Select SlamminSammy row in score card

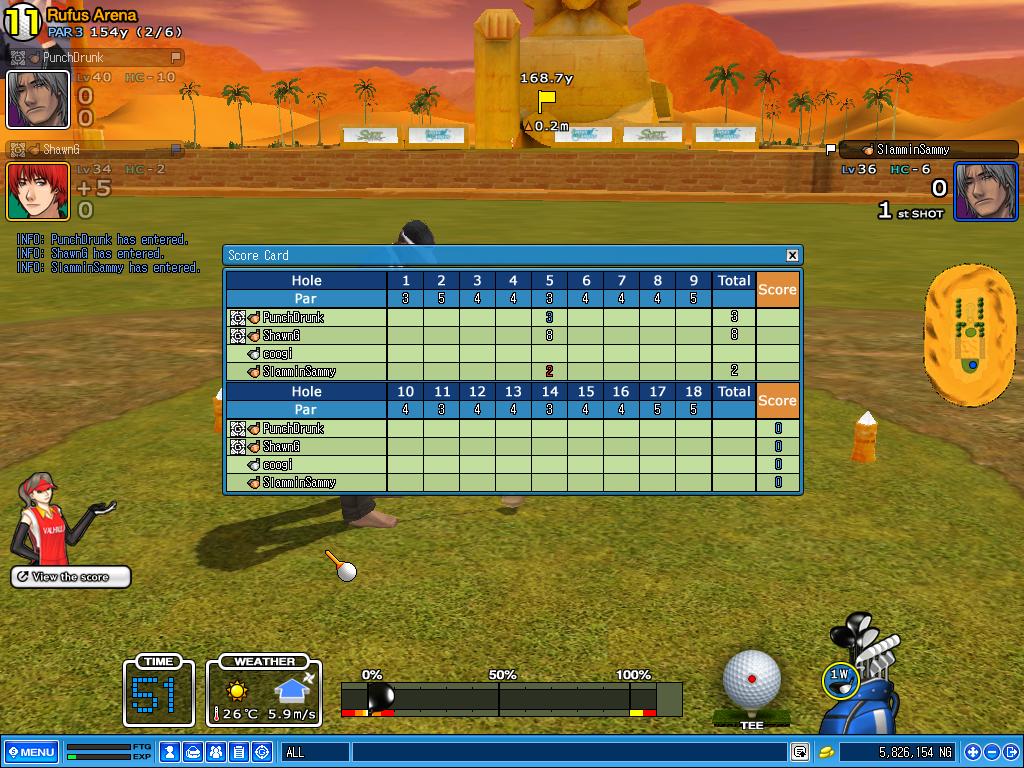pos(299,372)
